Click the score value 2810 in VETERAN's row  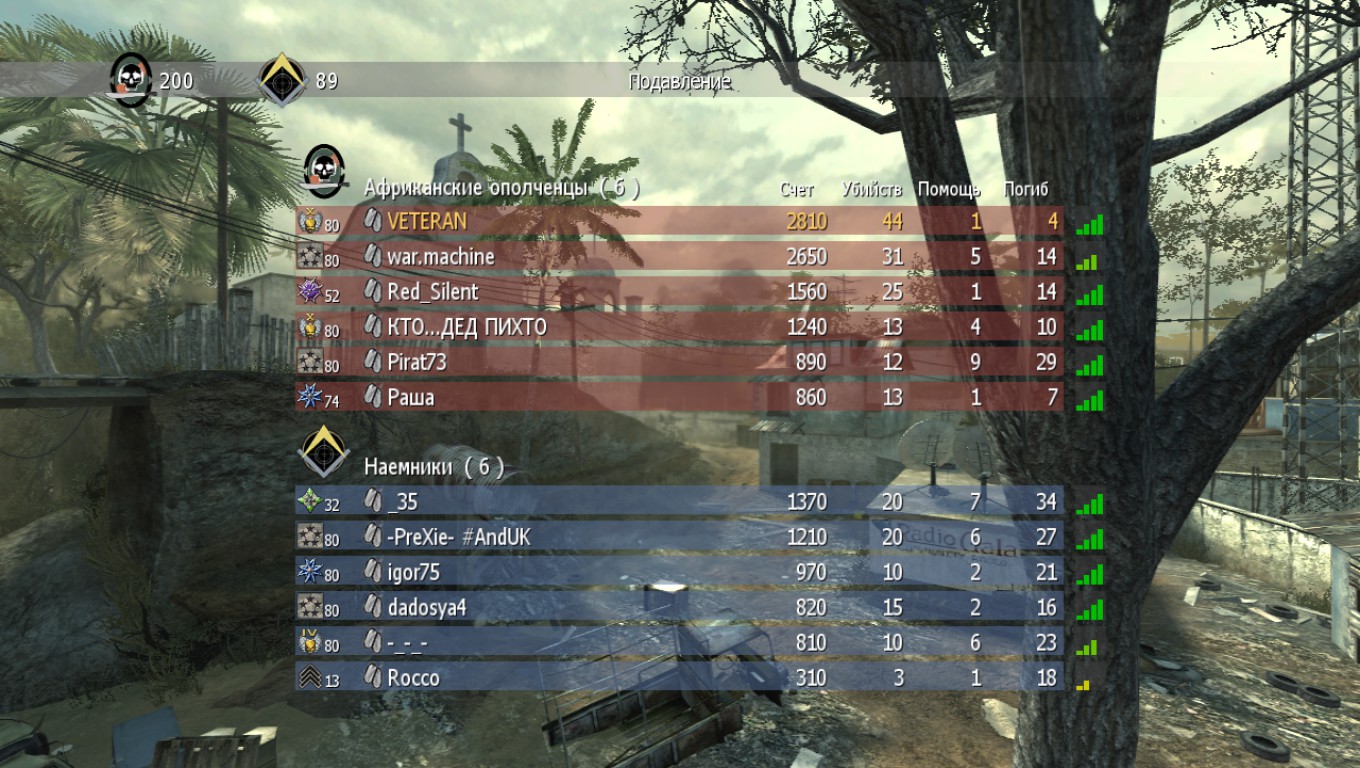(x=808, y=219)
